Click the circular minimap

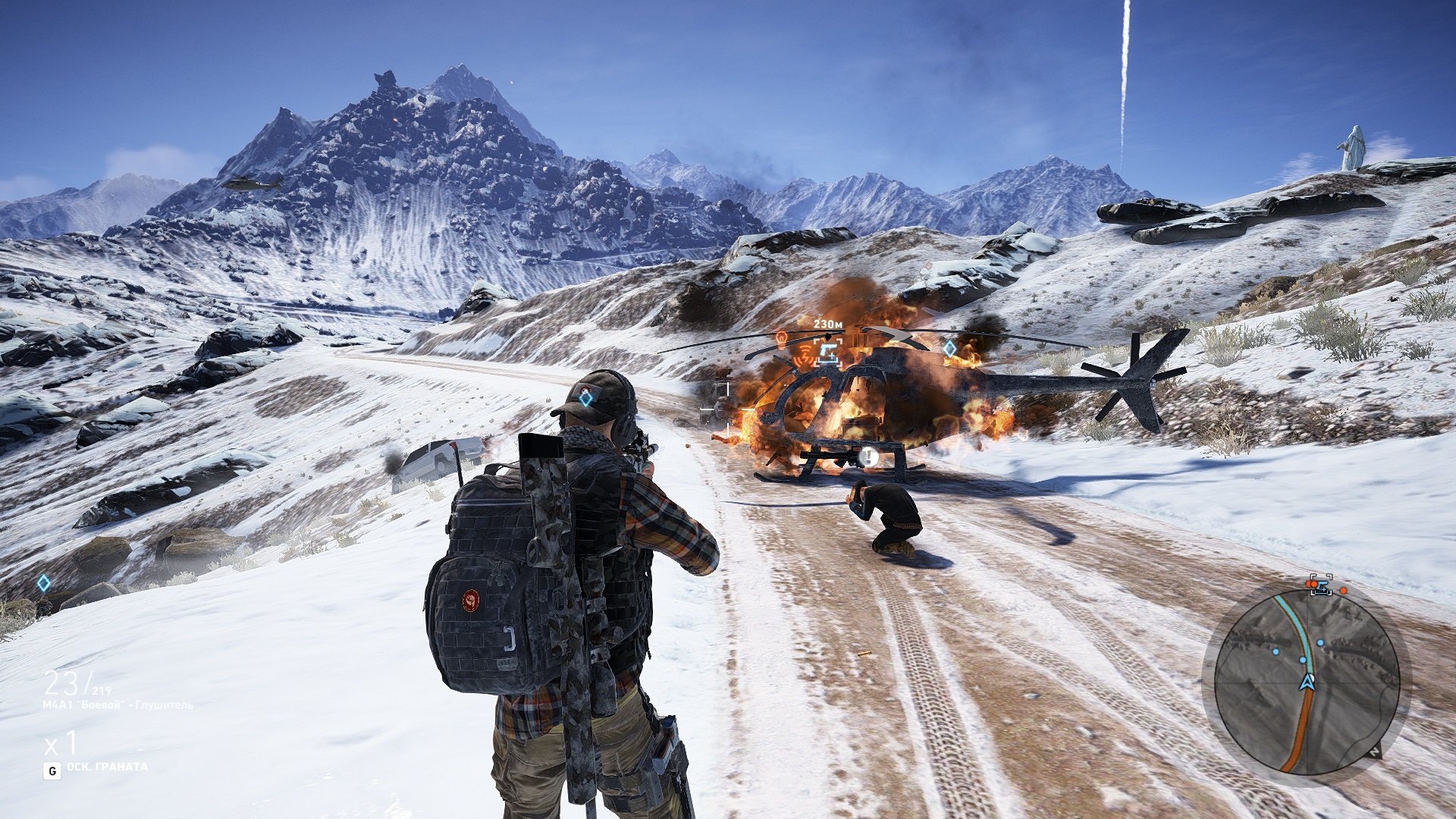pos(1306,682)
